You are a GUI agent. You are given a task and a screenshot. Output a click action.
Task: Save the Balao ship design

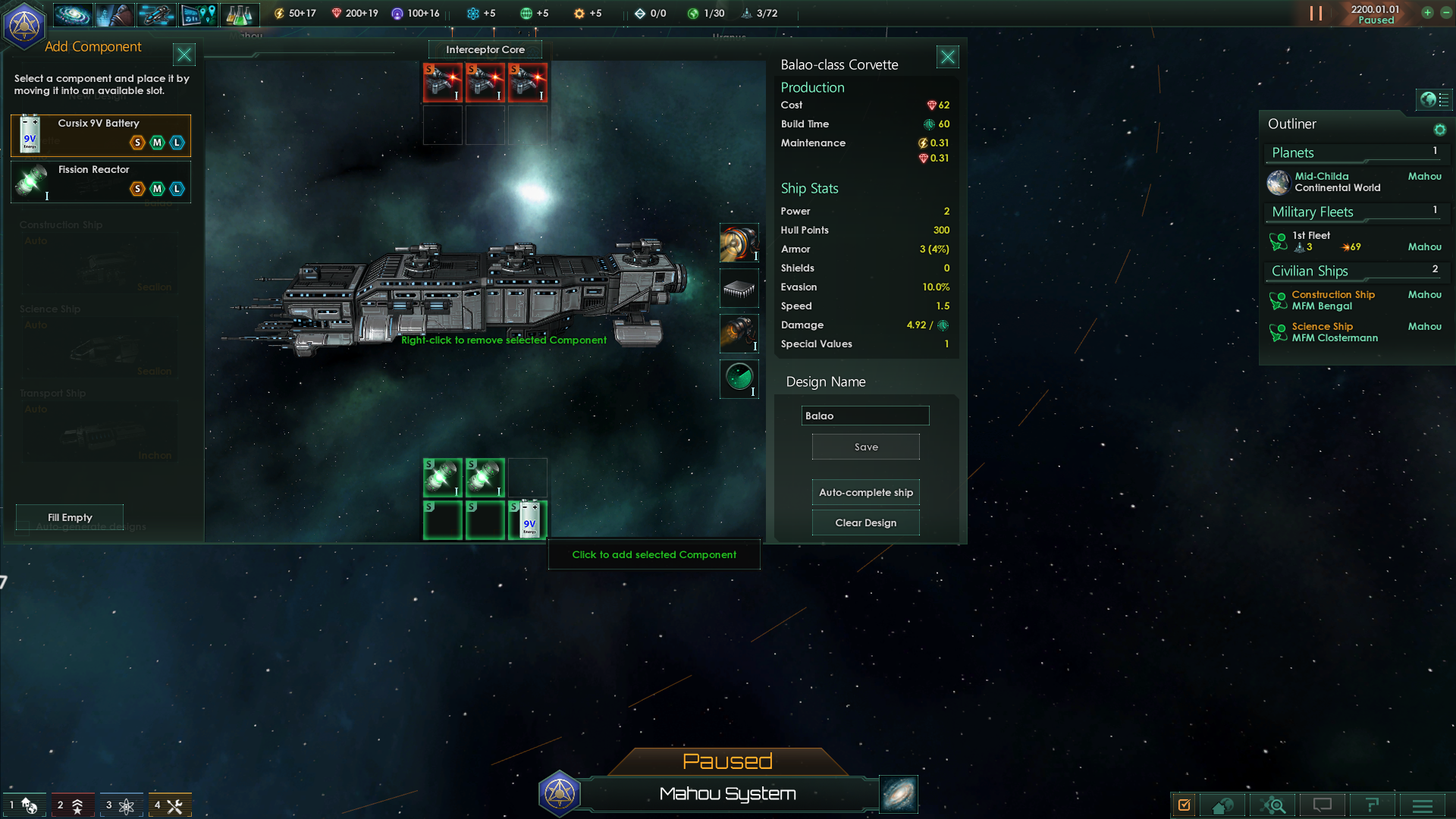click(x=865, y=447)
